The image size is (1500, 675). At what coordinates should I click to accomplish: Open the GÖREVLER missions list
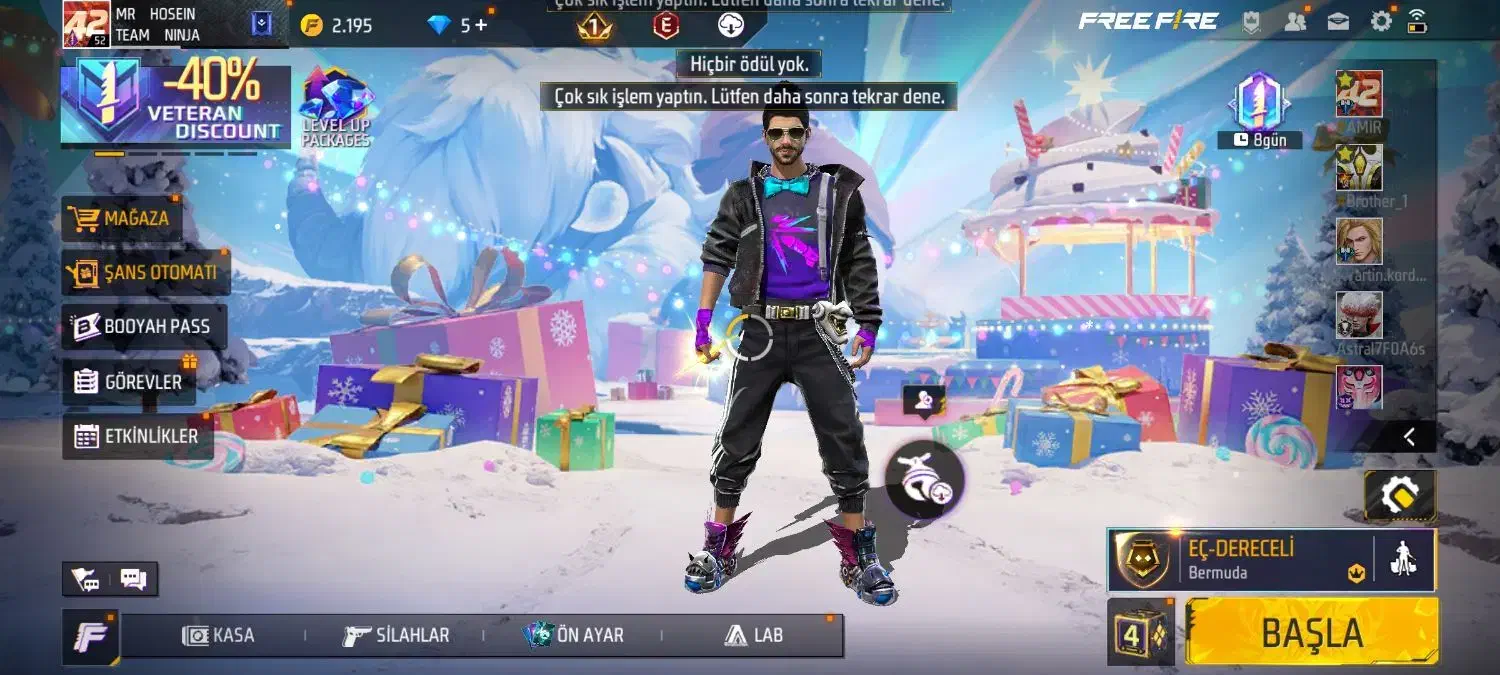129,382
